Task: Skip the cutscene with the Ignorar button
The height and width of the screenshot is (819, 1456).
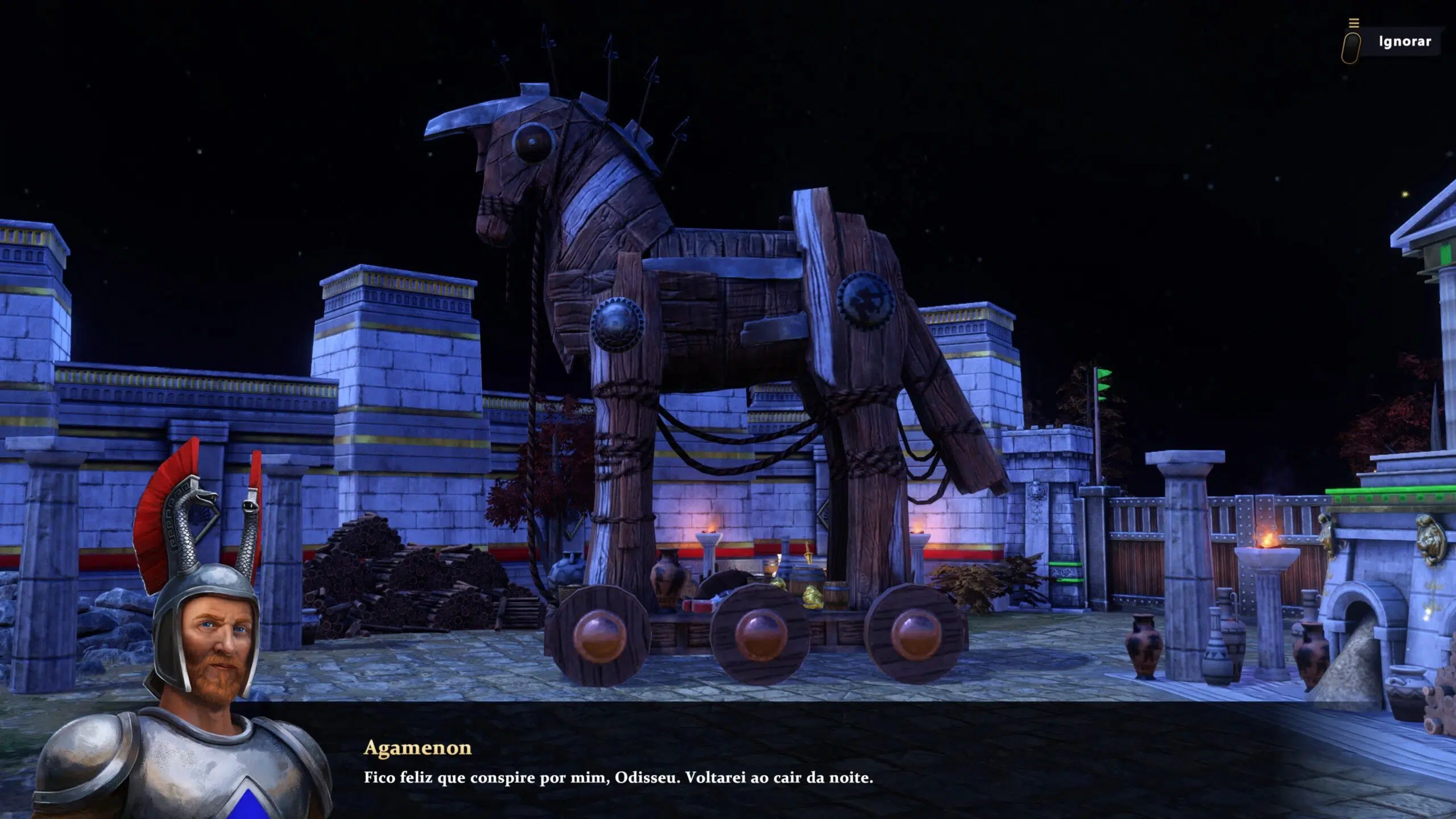Action: (x=1404, y=42)
